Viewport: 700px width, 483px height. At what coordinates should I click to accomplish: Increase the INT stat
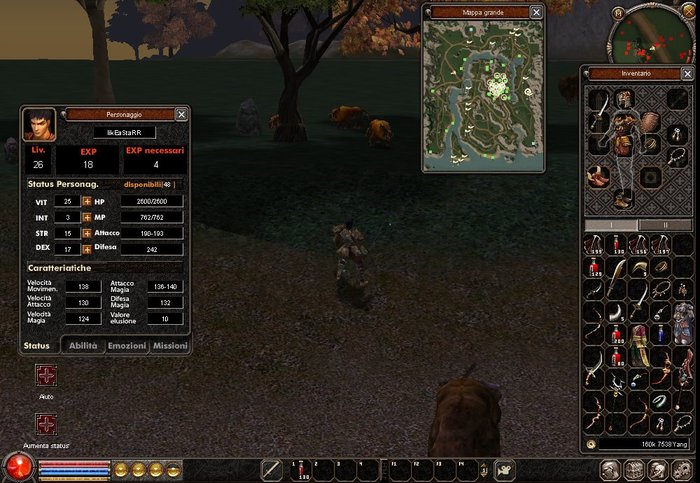(86, 217)
